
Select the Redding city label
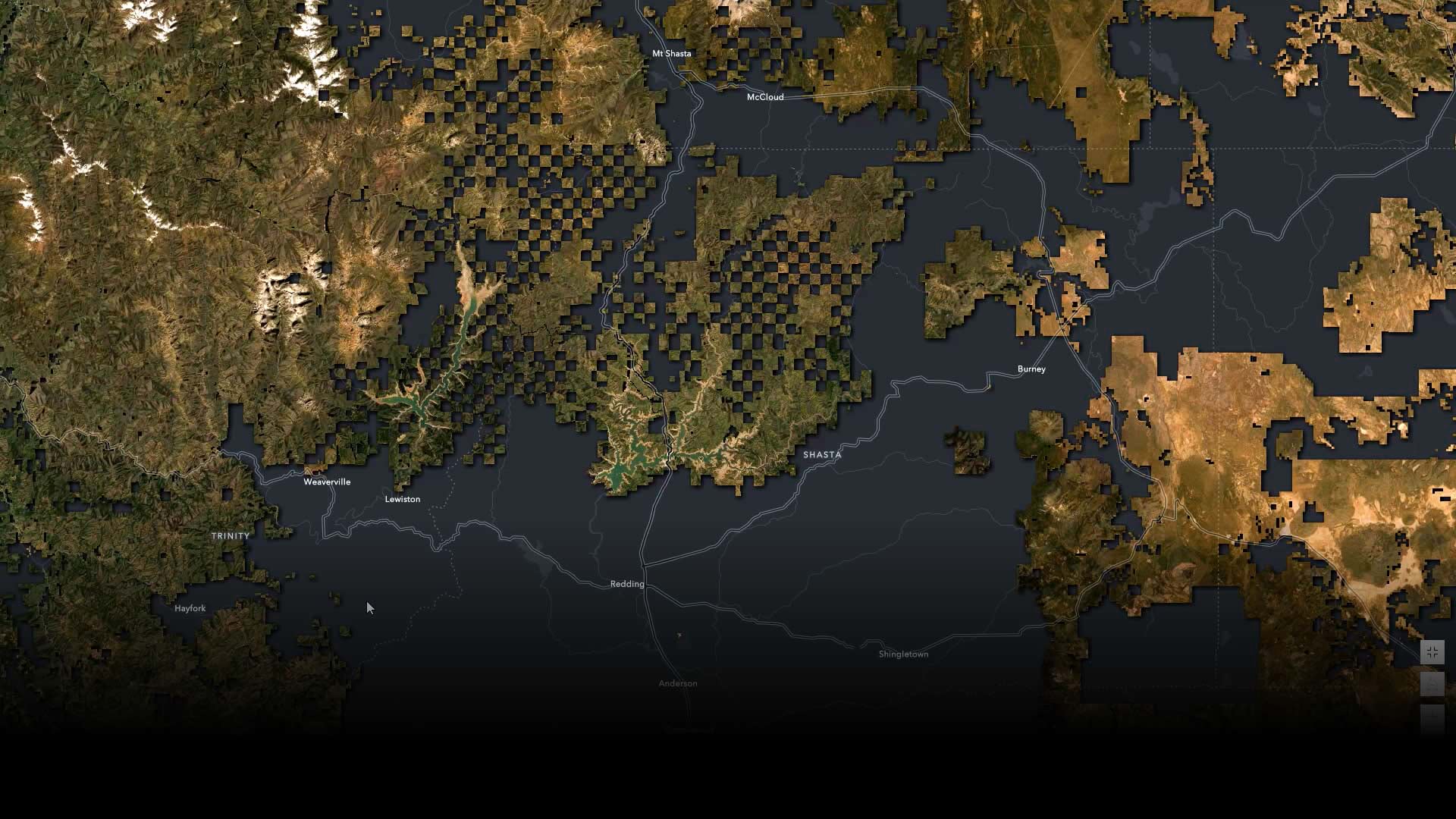pyautogui.click(x=626, y=584)
